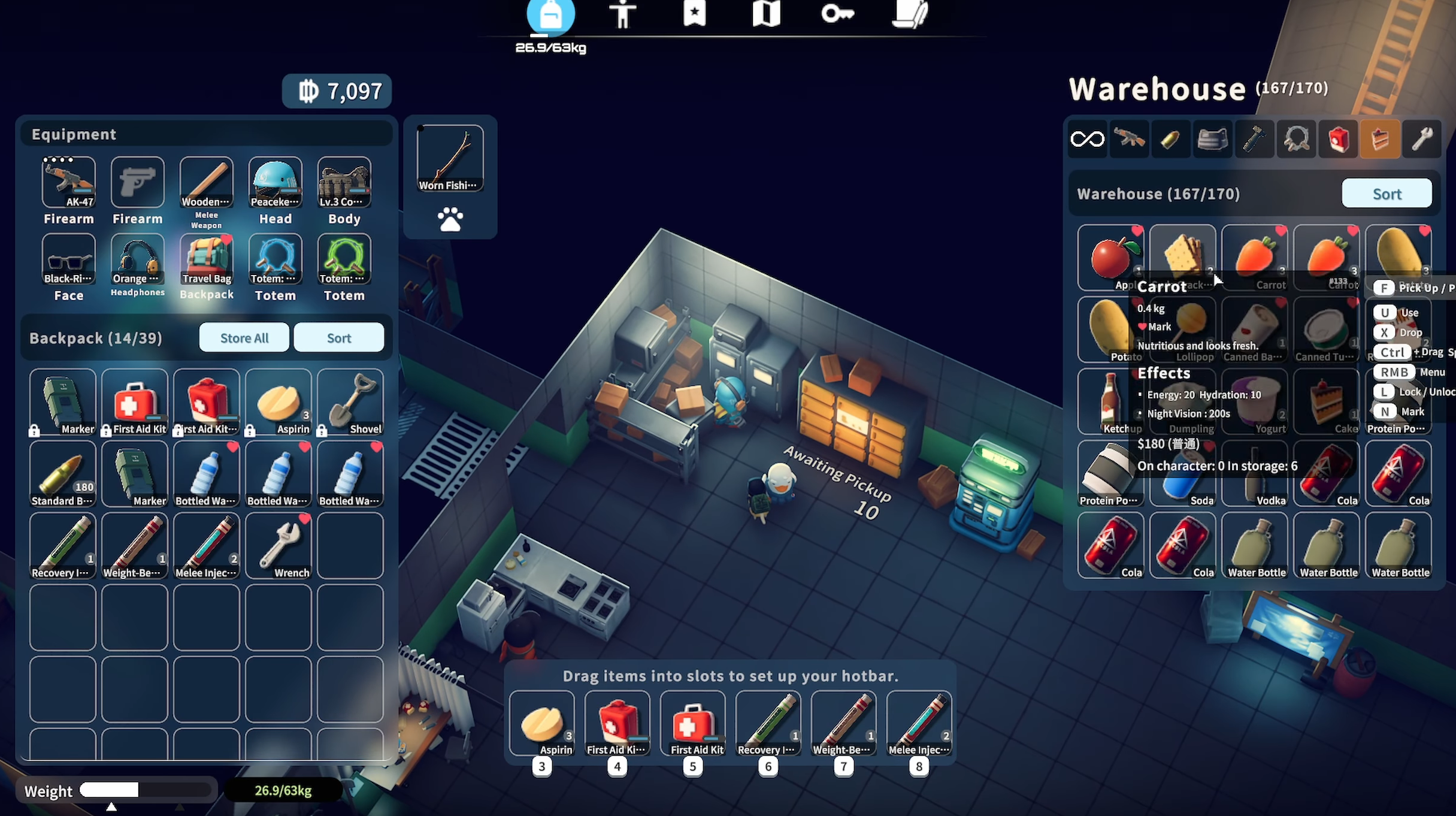The width and height of the screenshot is (1456, 816).
Task: Show all warehouse items with infinity tab
Action: point(1087,140)
